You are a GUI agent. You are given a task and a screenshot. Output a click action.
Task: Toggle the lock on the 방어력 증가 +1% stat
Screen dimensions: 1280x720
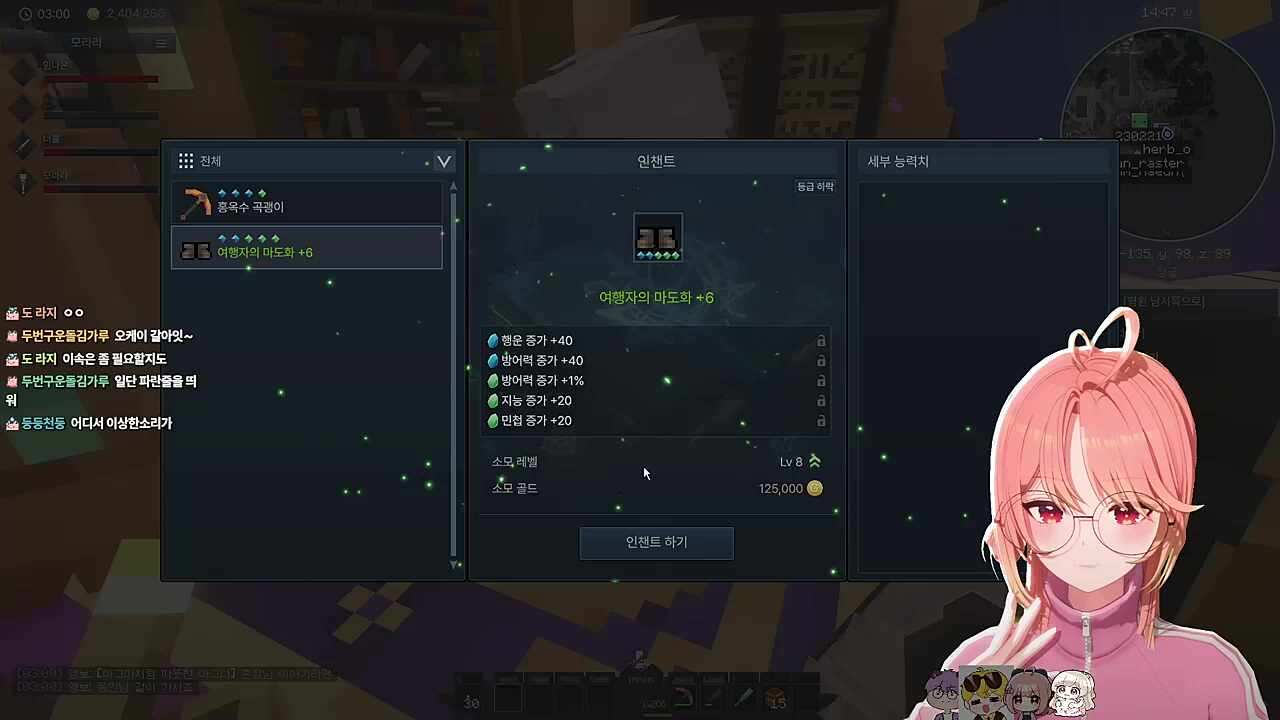tap(821, 380)
